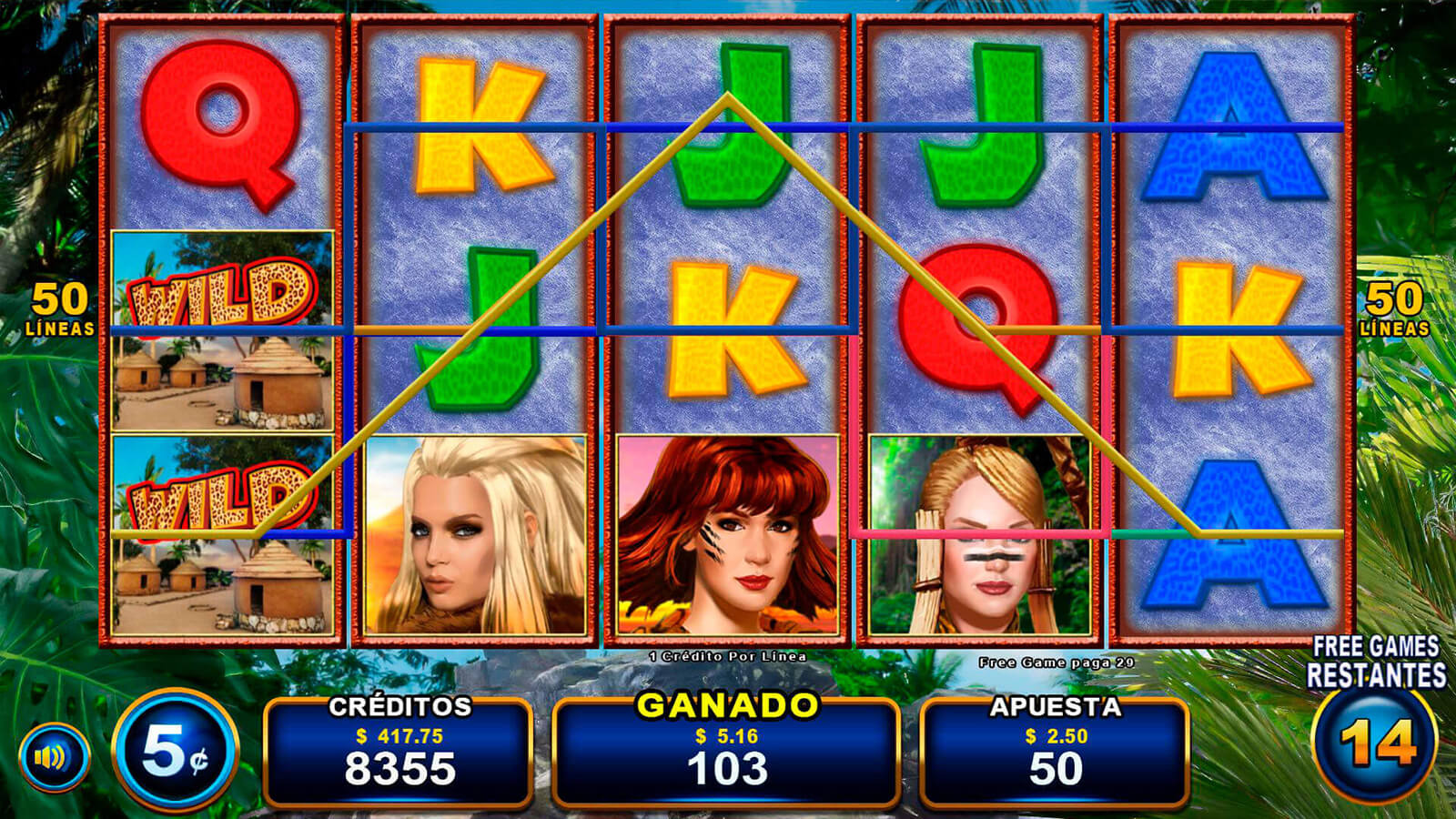Select the left 50 Líneas indicator

tap(60, 309)
